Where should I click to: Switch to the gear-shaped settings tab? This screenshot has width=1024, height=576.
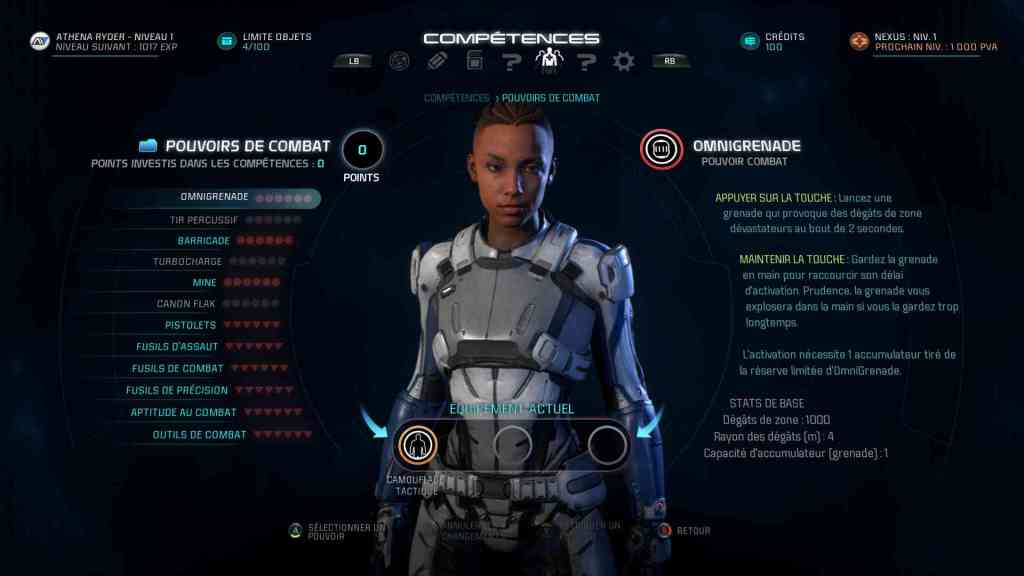point(624,61)
